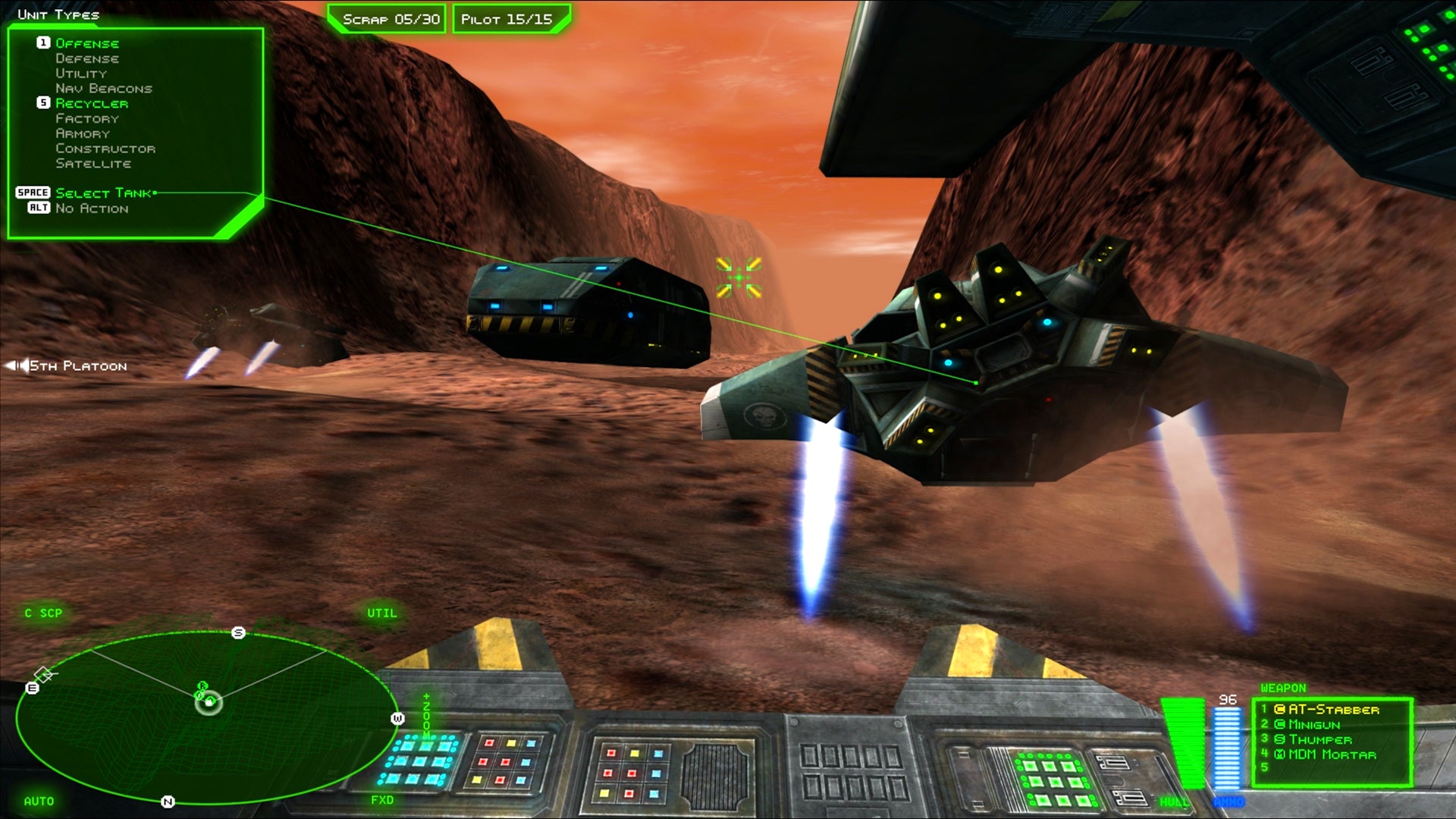Choose Nav Beacons from the Unit Types menu
1456x819 pixels.
tap(104, 88)
